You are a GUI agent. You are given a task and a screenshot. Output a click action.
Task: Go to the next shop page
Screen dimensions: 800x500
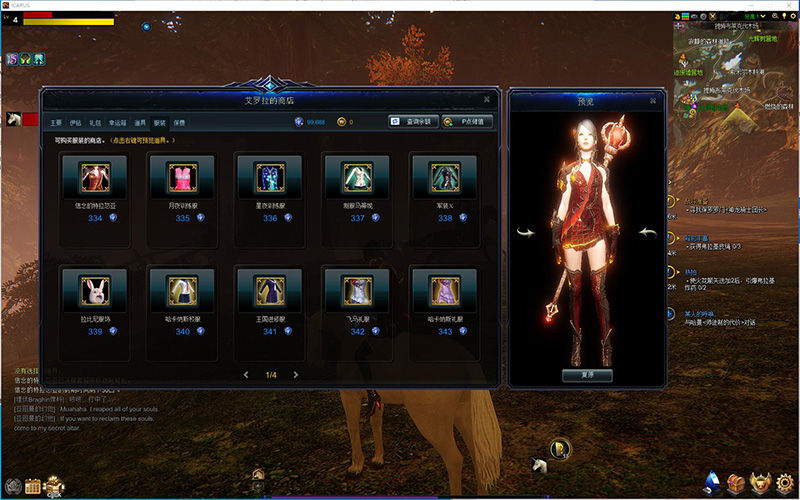[x=296, y=375]
